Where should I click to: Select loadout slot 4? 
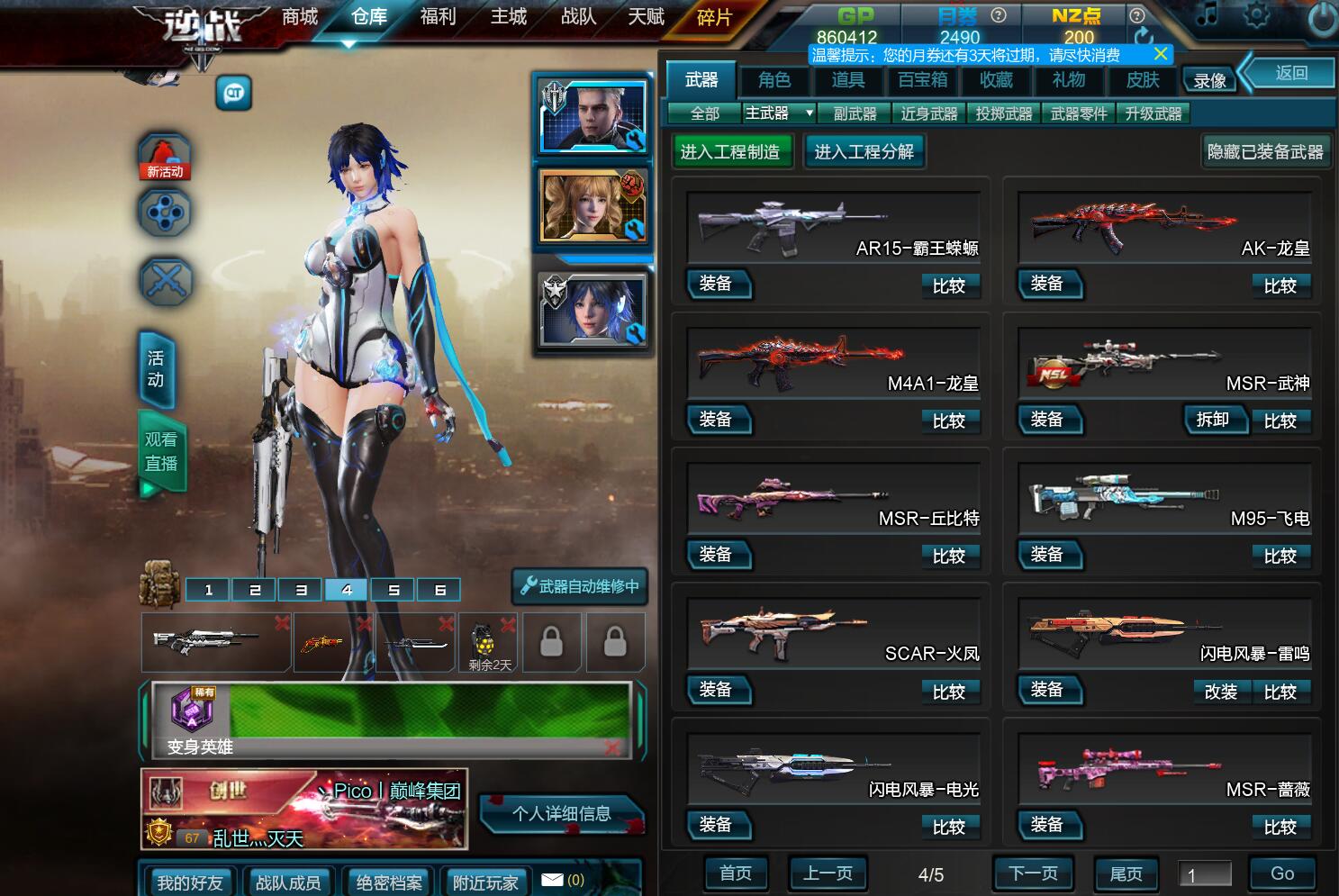346,589
